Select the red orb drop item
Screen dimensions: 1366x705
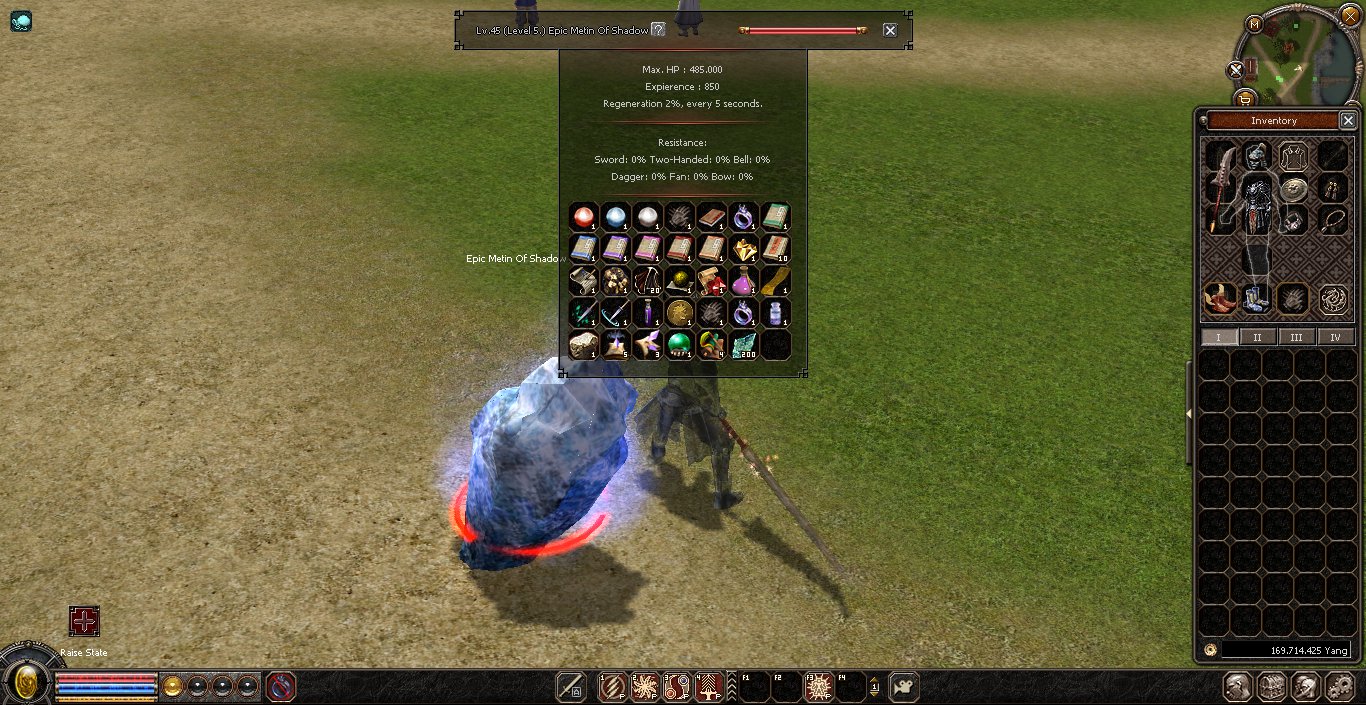pos(583,217)
